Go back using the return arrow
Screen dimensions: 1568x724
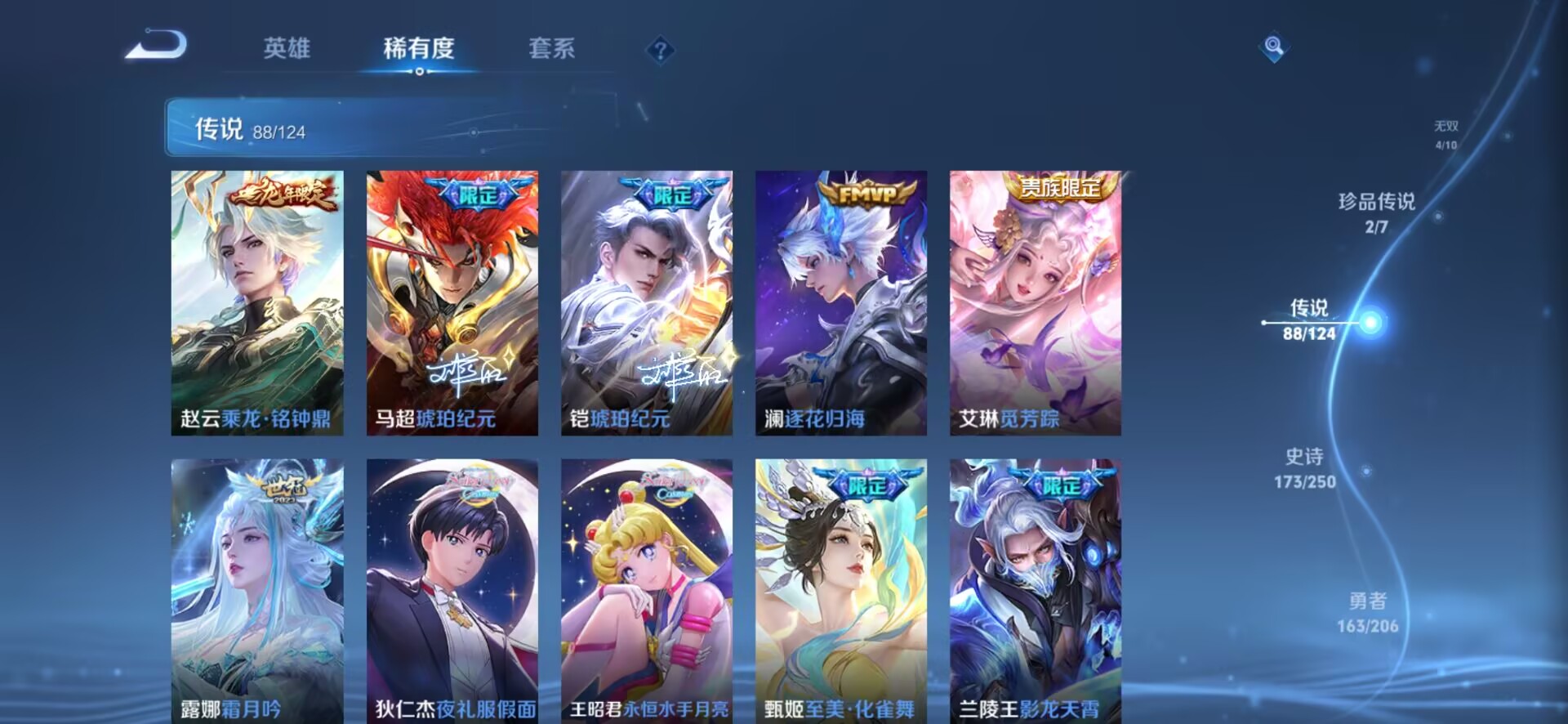coord(156,46)
